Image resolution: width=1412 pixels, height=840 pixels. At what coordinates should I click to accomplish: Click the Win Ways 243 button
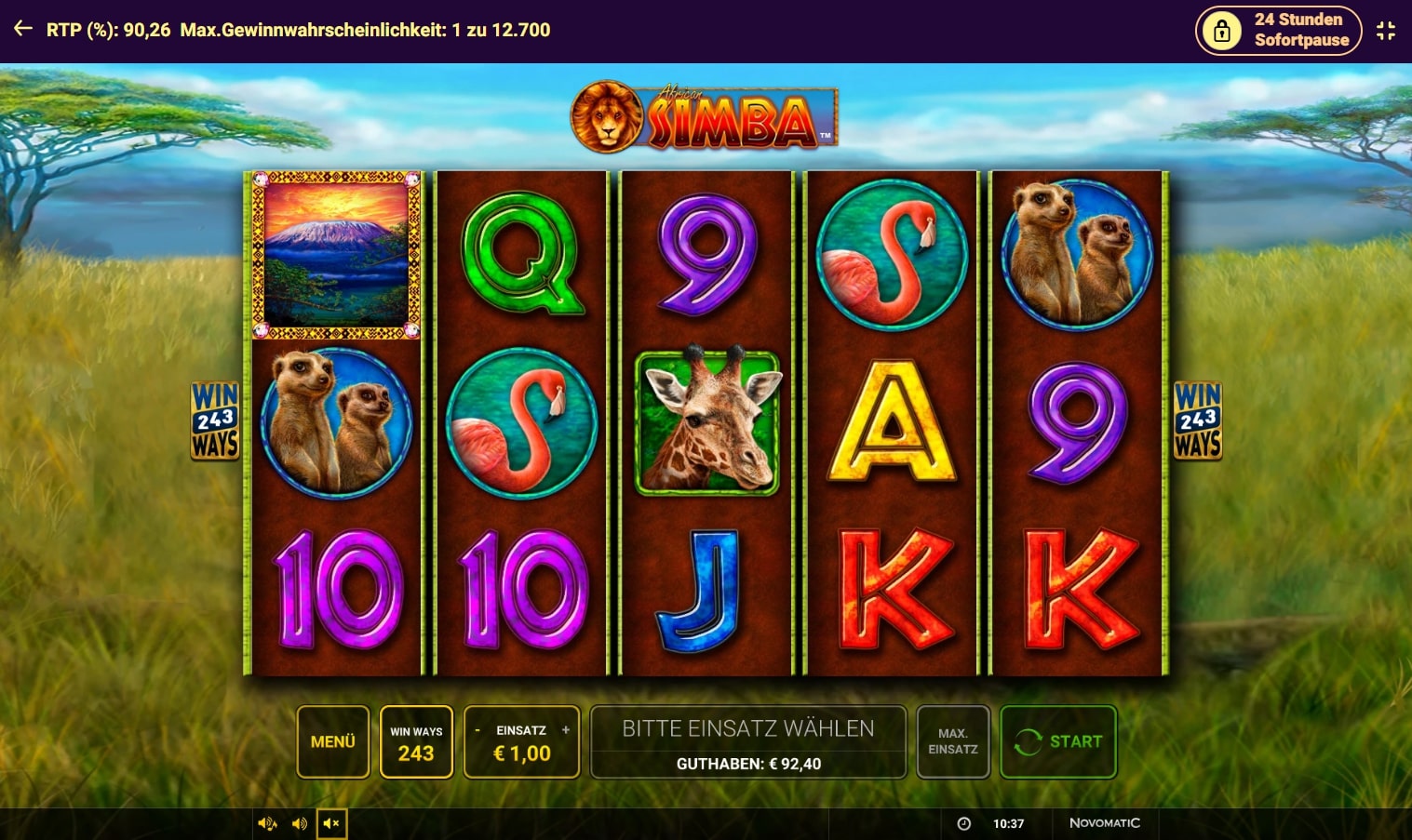(x=416, y=742)
